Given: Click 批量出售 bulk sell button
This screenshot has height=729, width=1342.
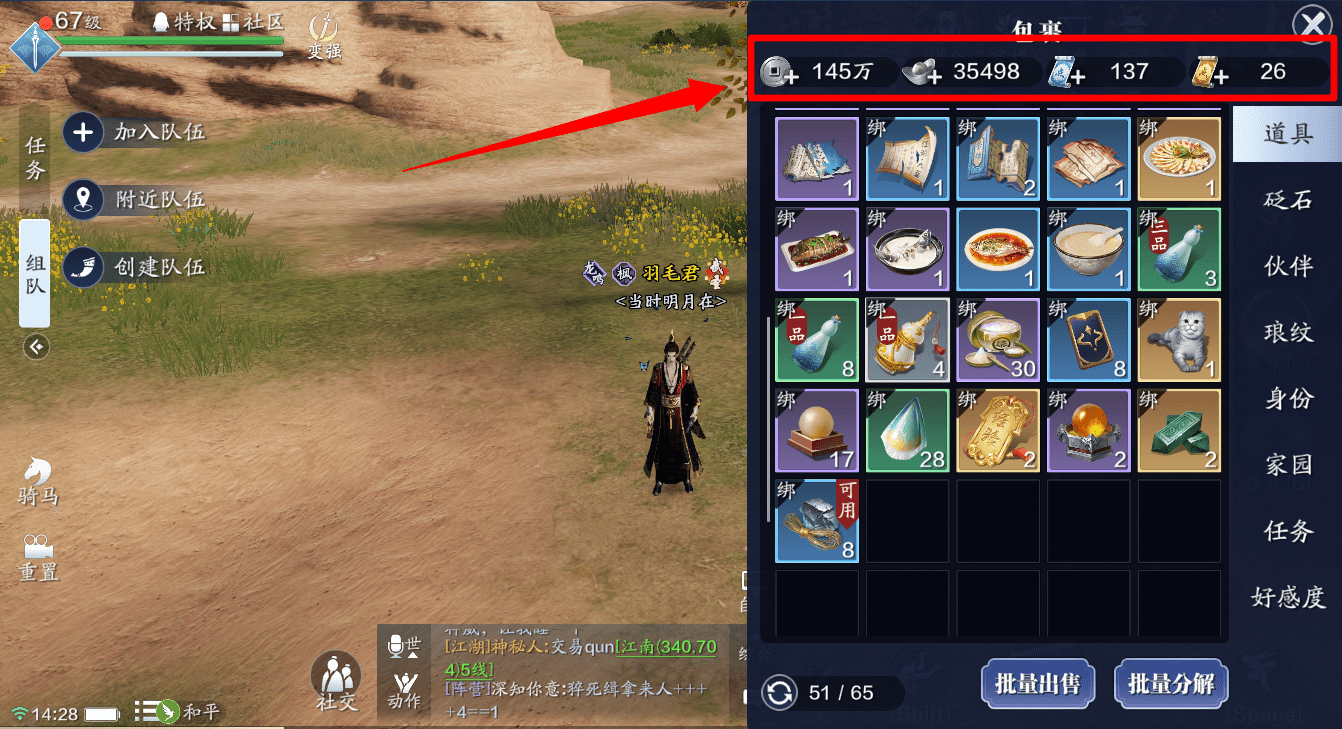Looking at the screenshot, I should 1037,684.
